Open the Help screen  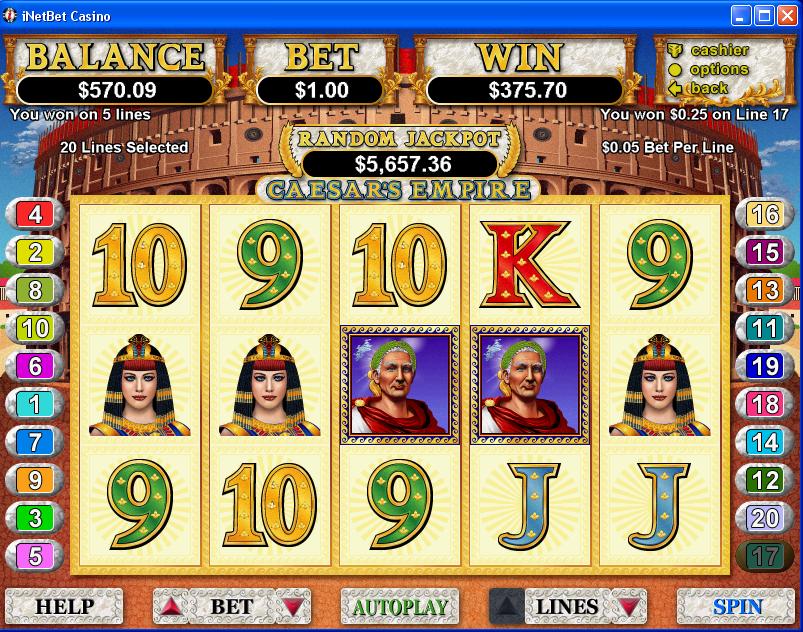(64, 606)
